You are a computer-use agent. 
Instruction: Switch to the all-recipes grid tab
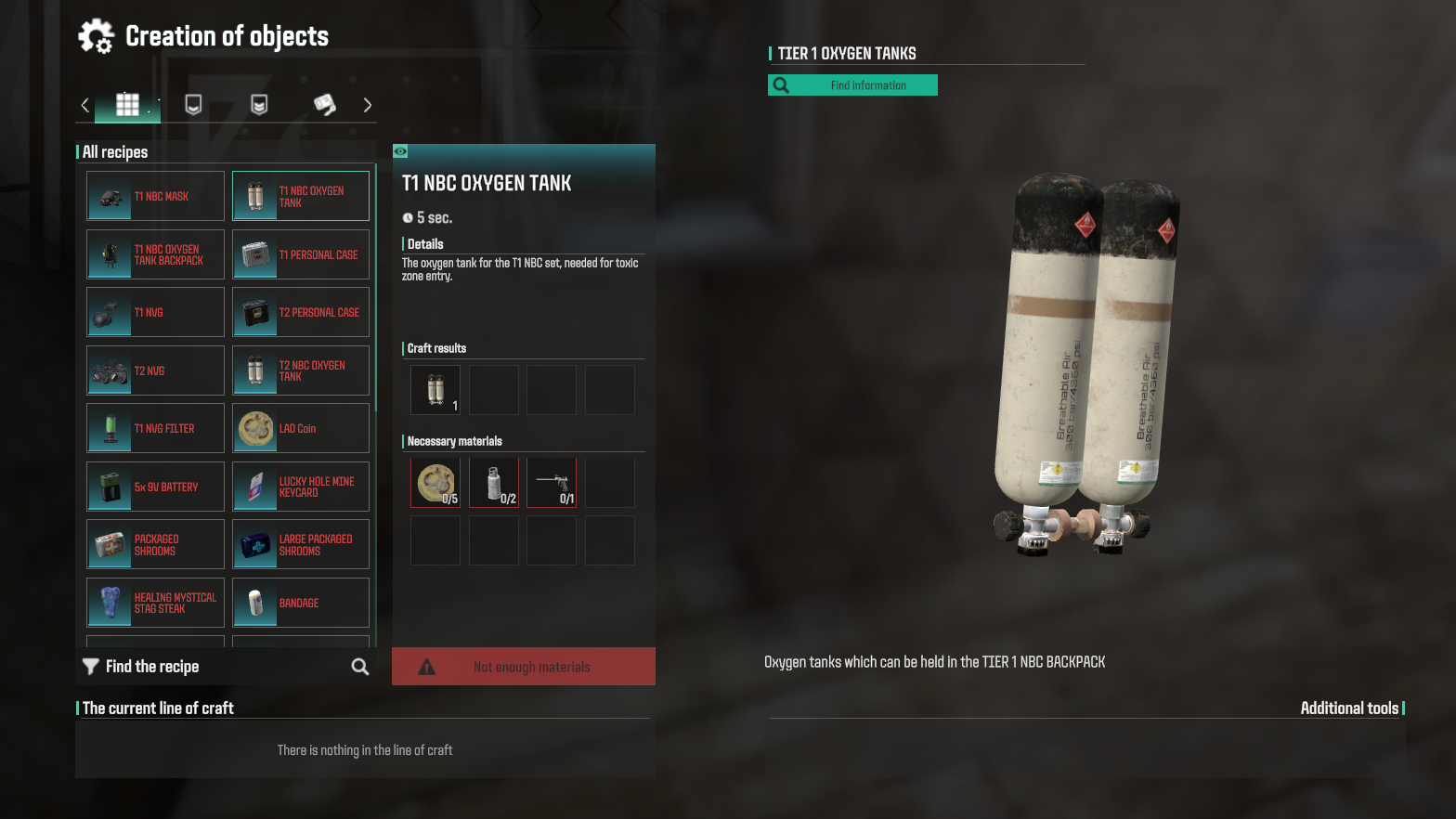(x=127, y=105)
